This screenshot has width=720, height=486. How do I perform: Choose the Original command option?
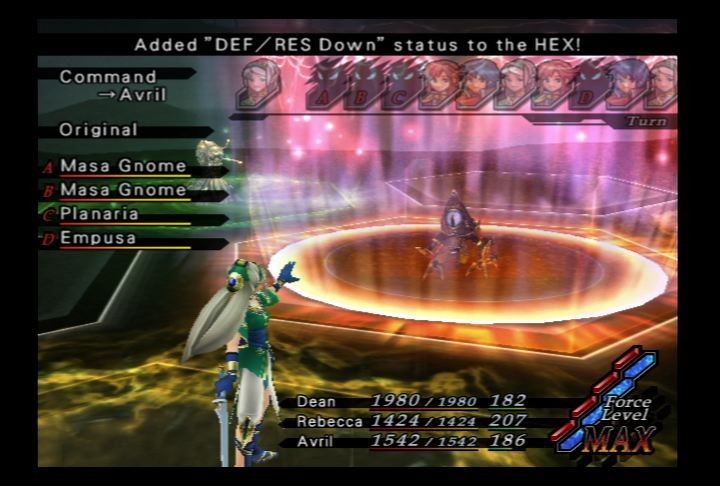98,130
